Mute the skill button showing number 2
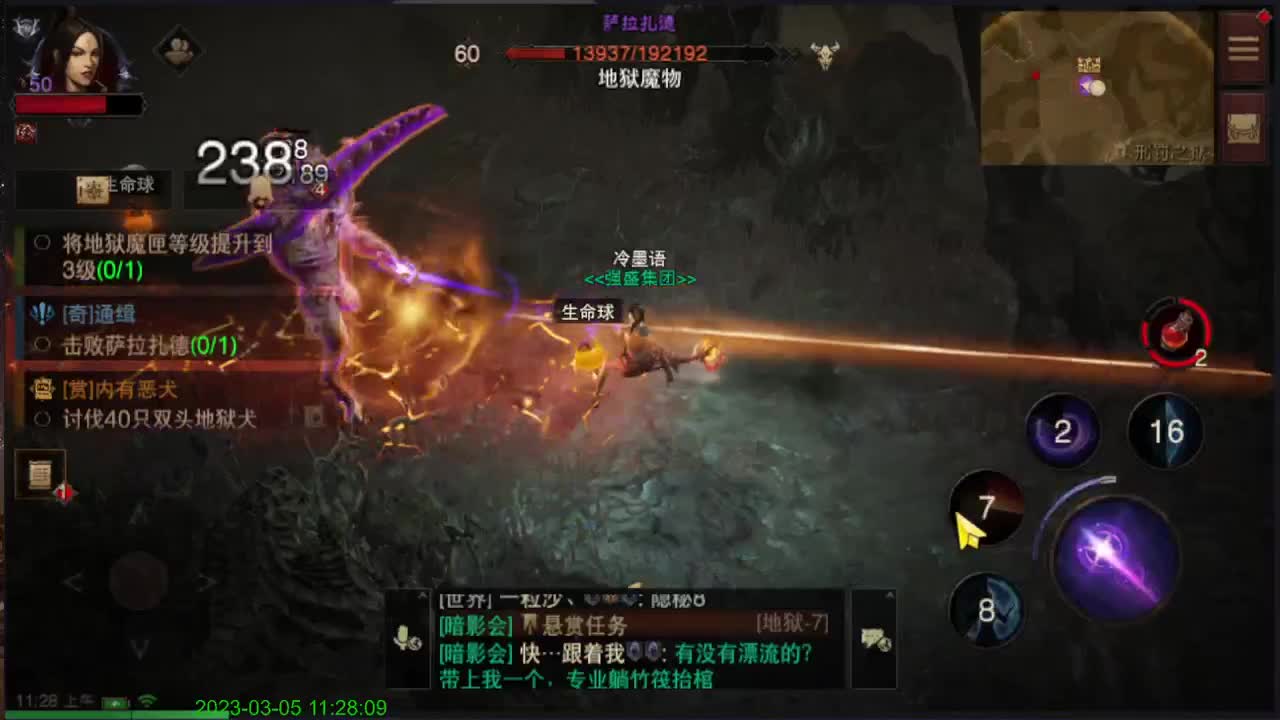The height and width of the screenshot is (720, 1280). click(1063, 431)
